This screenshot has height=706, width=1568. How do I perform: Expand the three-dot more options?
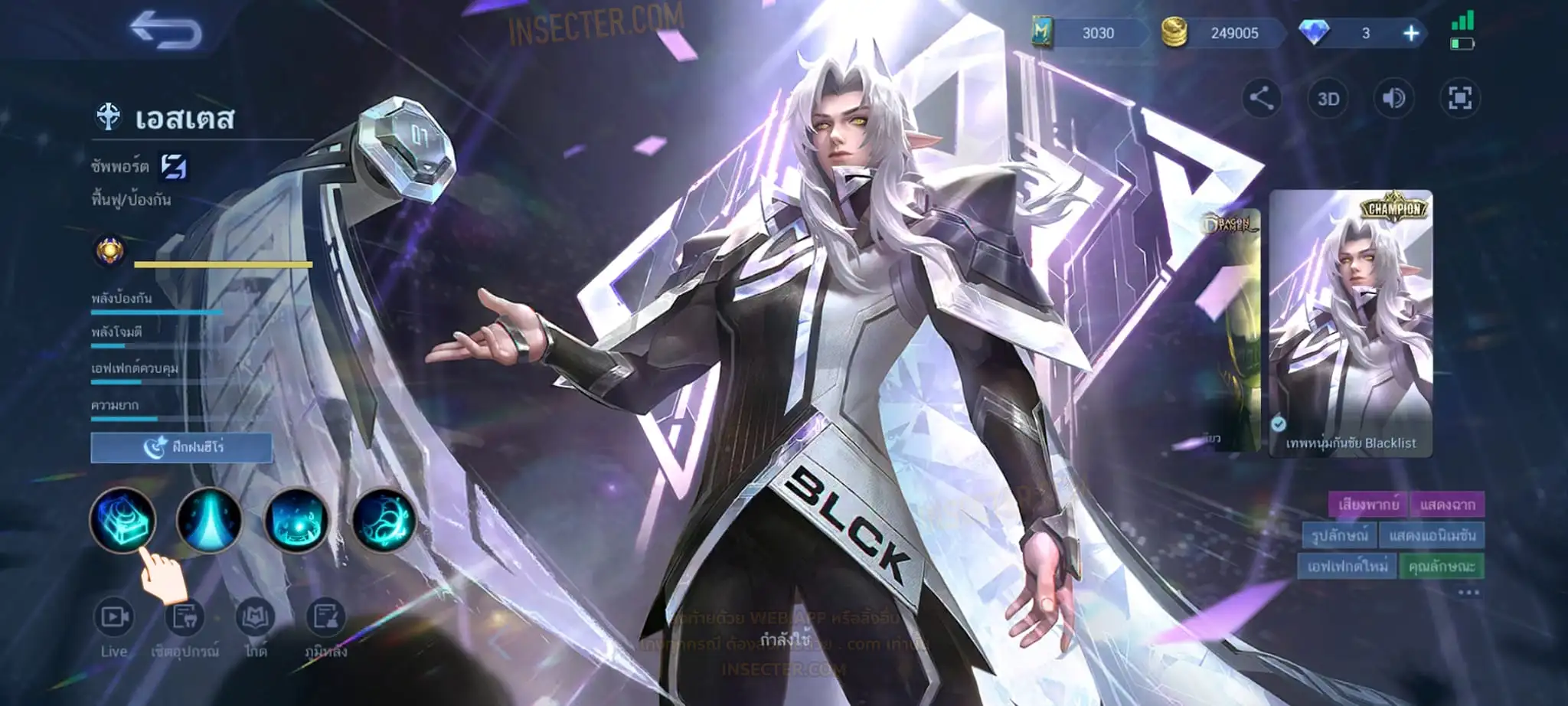tap(1468, 593)
